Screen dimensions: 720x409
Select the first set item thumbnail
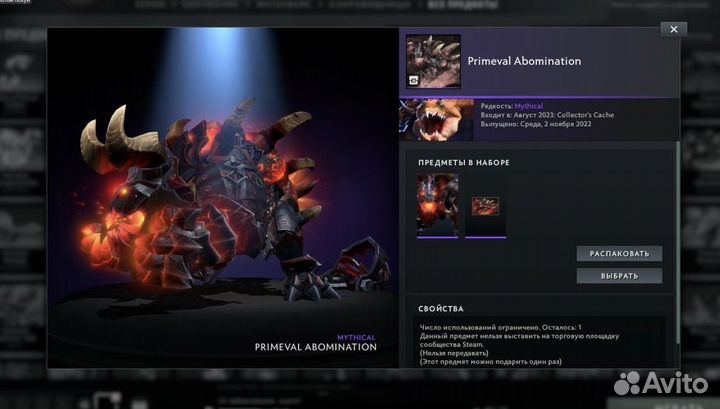(437, 204)
